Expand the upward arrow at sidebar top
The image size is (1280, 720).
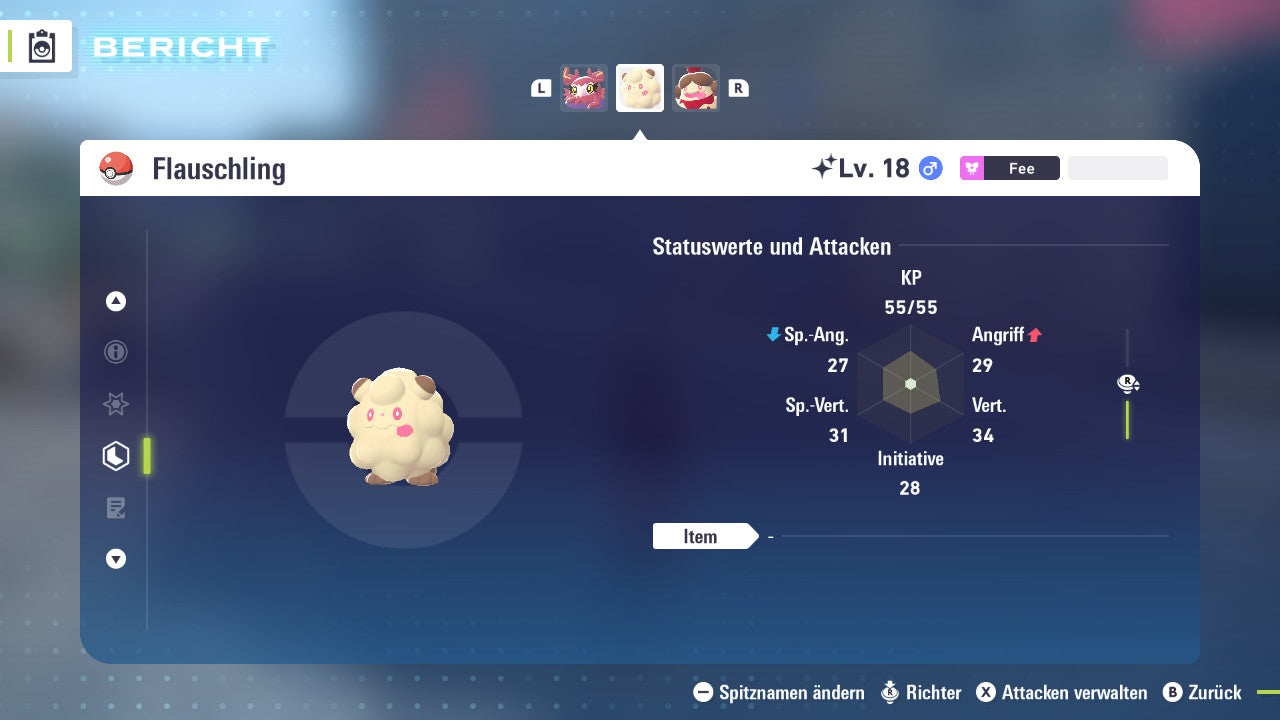[116, 301]
